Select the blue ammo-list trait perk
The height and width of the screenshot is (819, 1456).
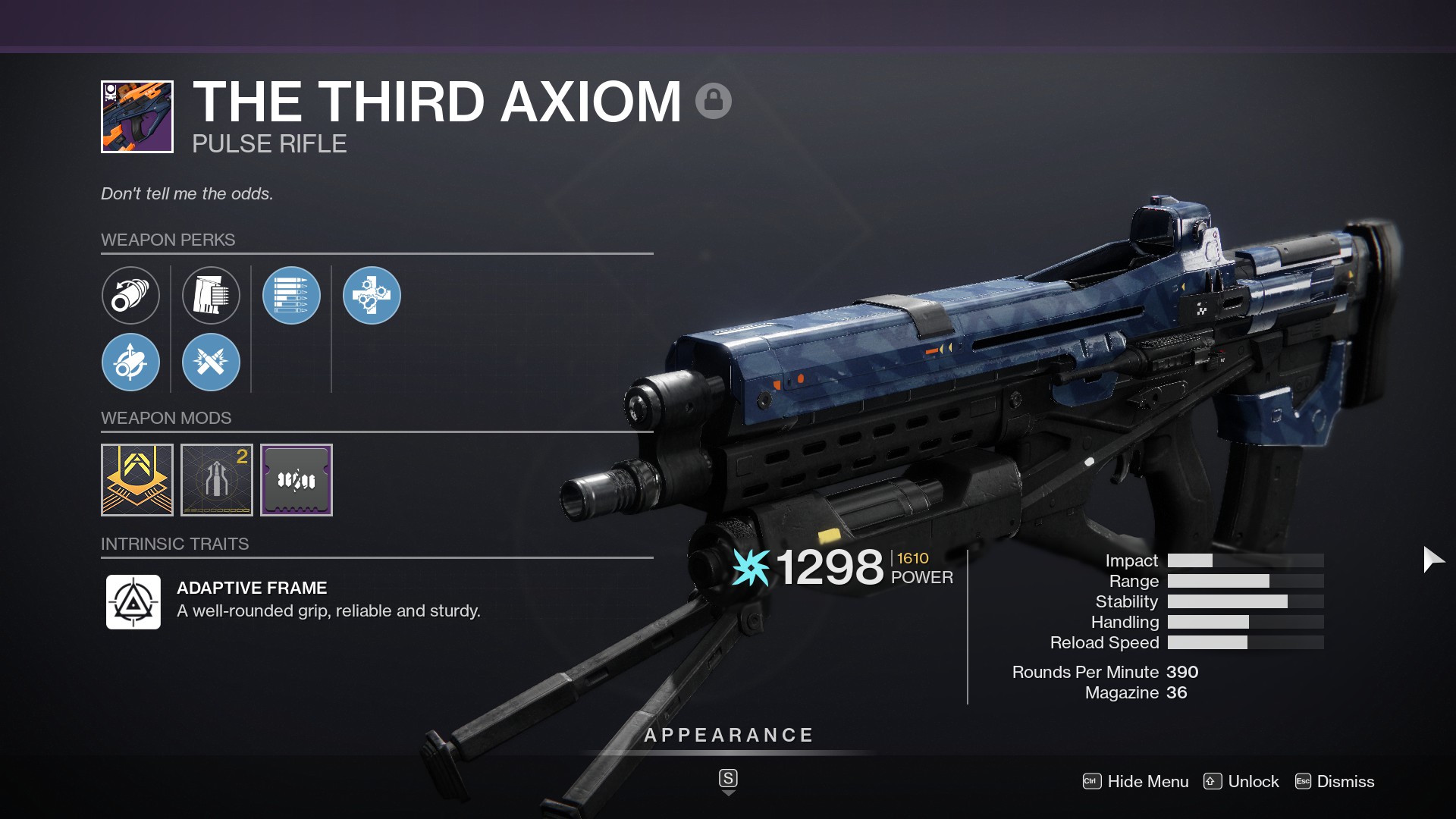[291, 296]
